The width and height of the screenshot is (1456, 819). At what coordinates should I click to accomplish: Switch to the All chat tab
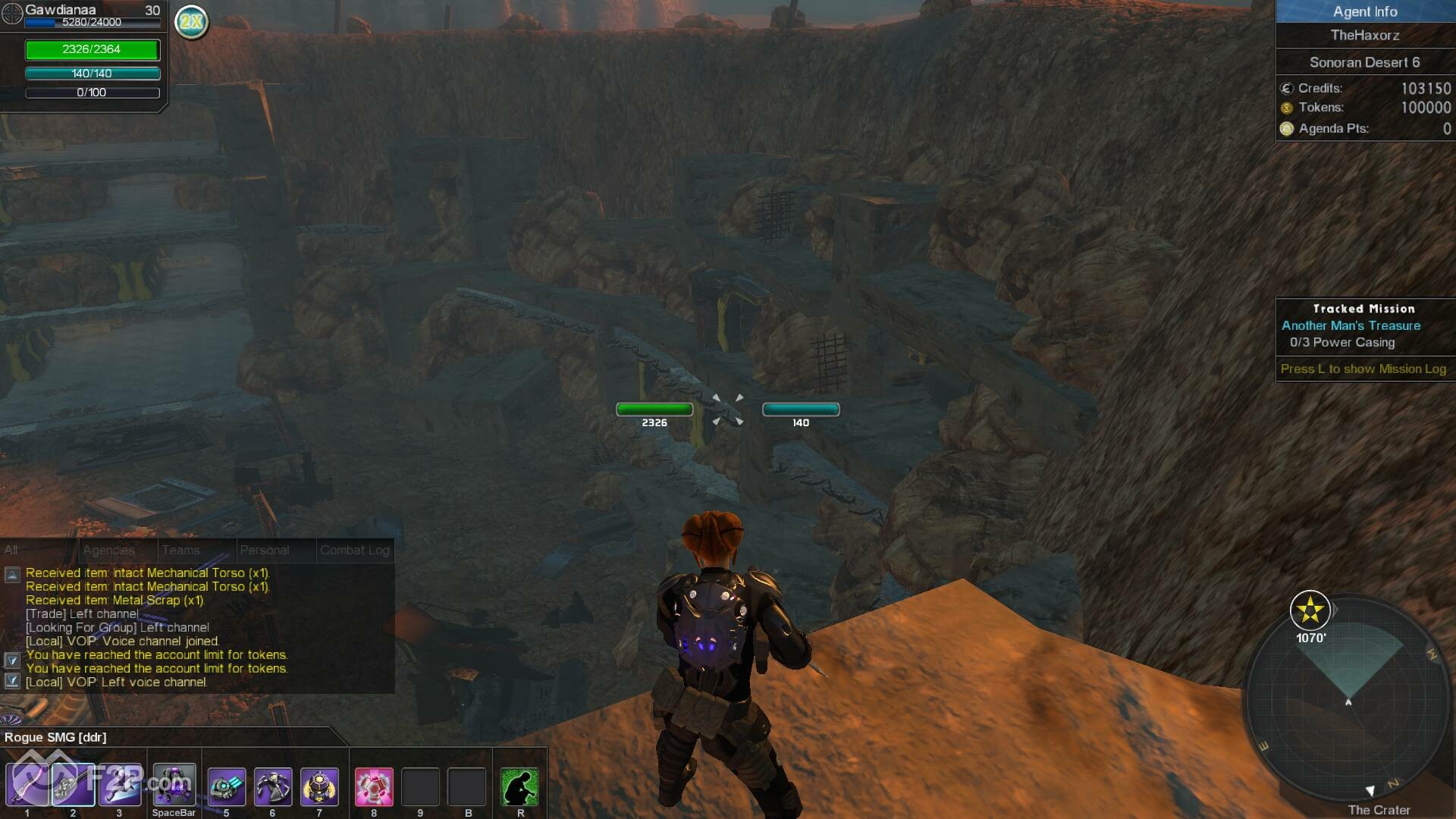11,550
